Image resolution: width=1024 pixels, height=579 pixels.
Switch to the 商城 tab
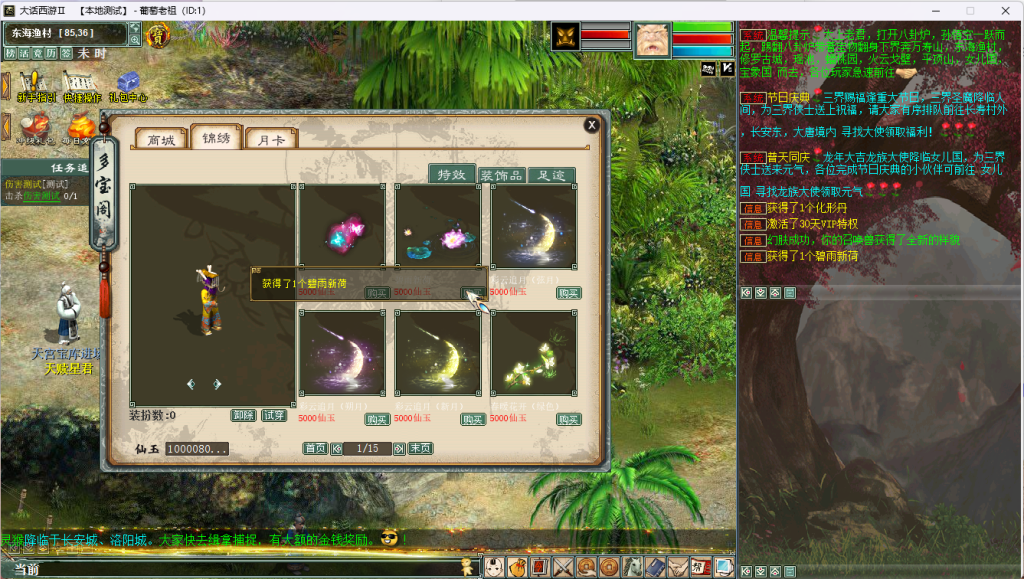tap(161, 140)
